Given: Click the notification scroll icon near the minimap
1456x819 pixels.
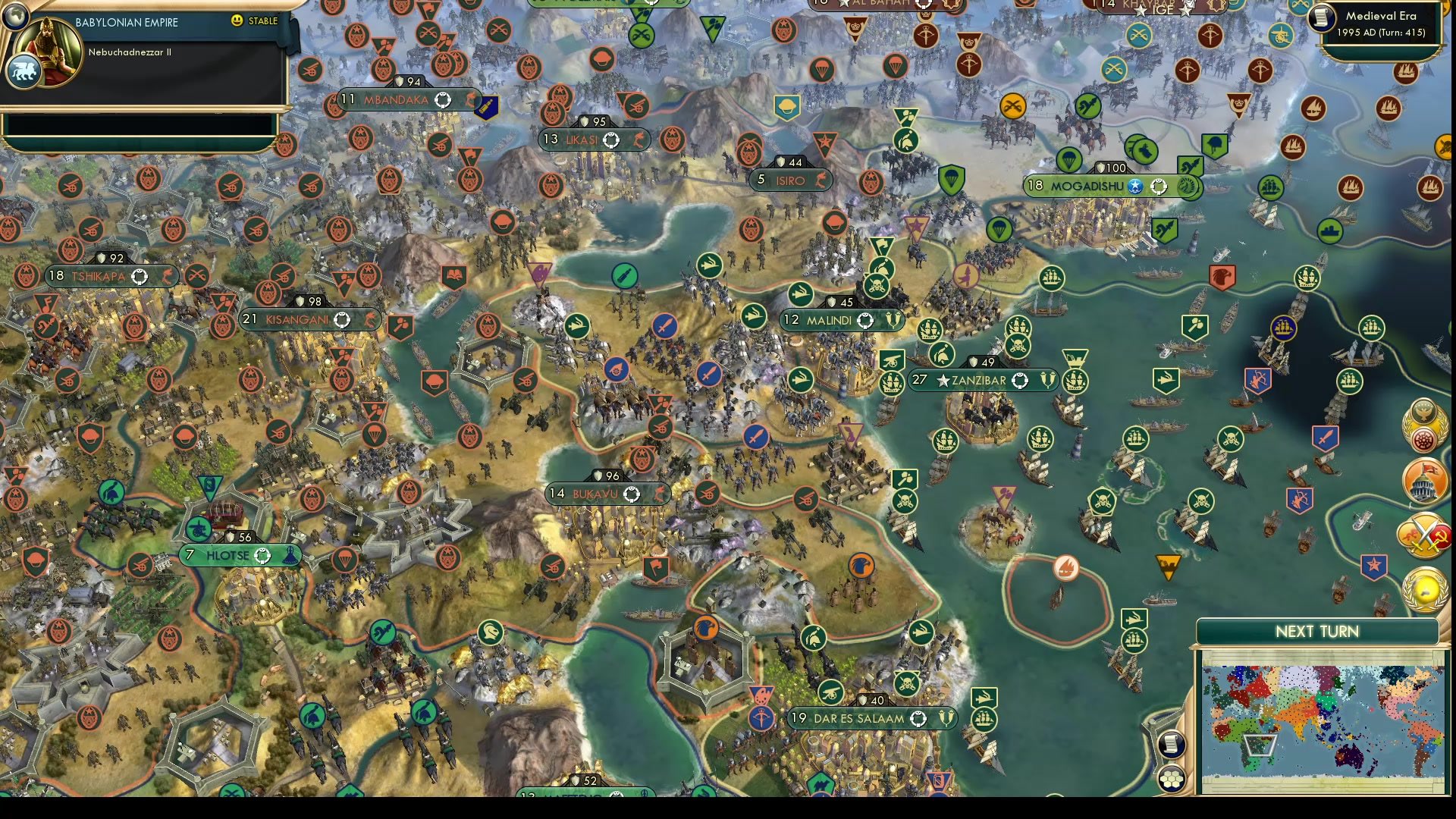Looking at the screenshot, I should click(1171, 744).
